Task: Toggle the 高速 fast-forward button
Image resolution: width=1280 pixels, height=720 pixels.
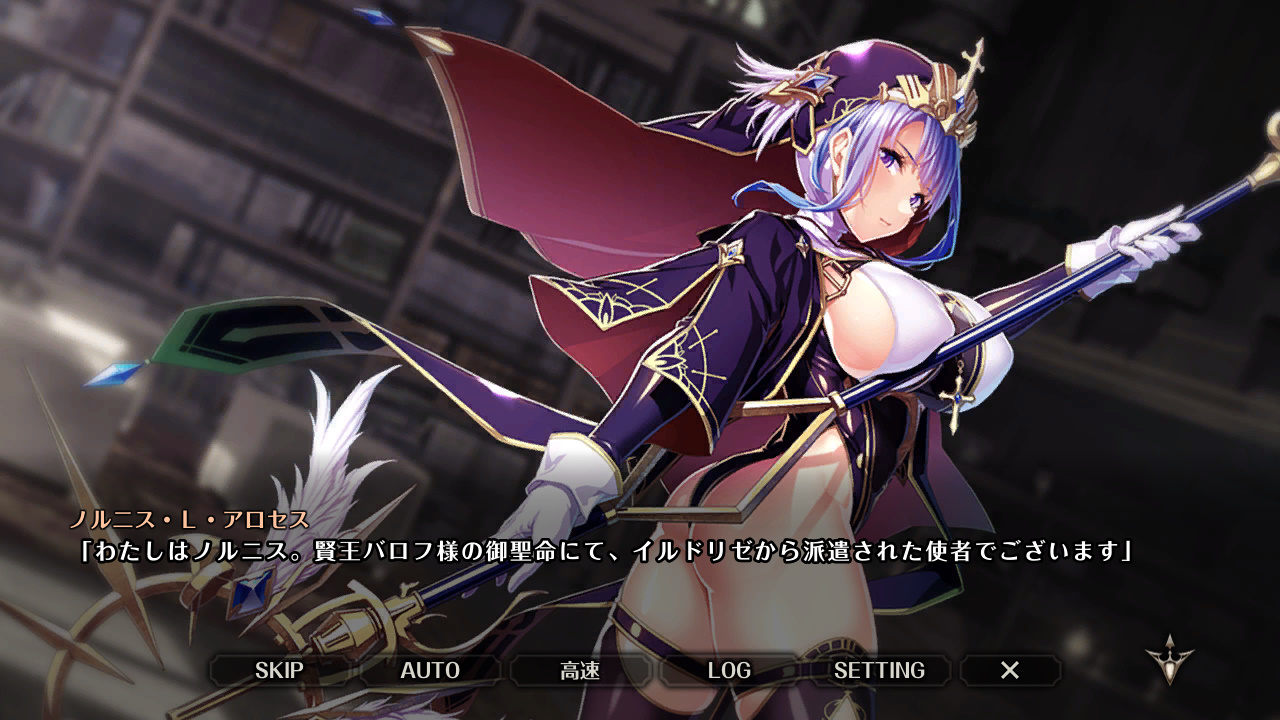Action: coord(580,670)
